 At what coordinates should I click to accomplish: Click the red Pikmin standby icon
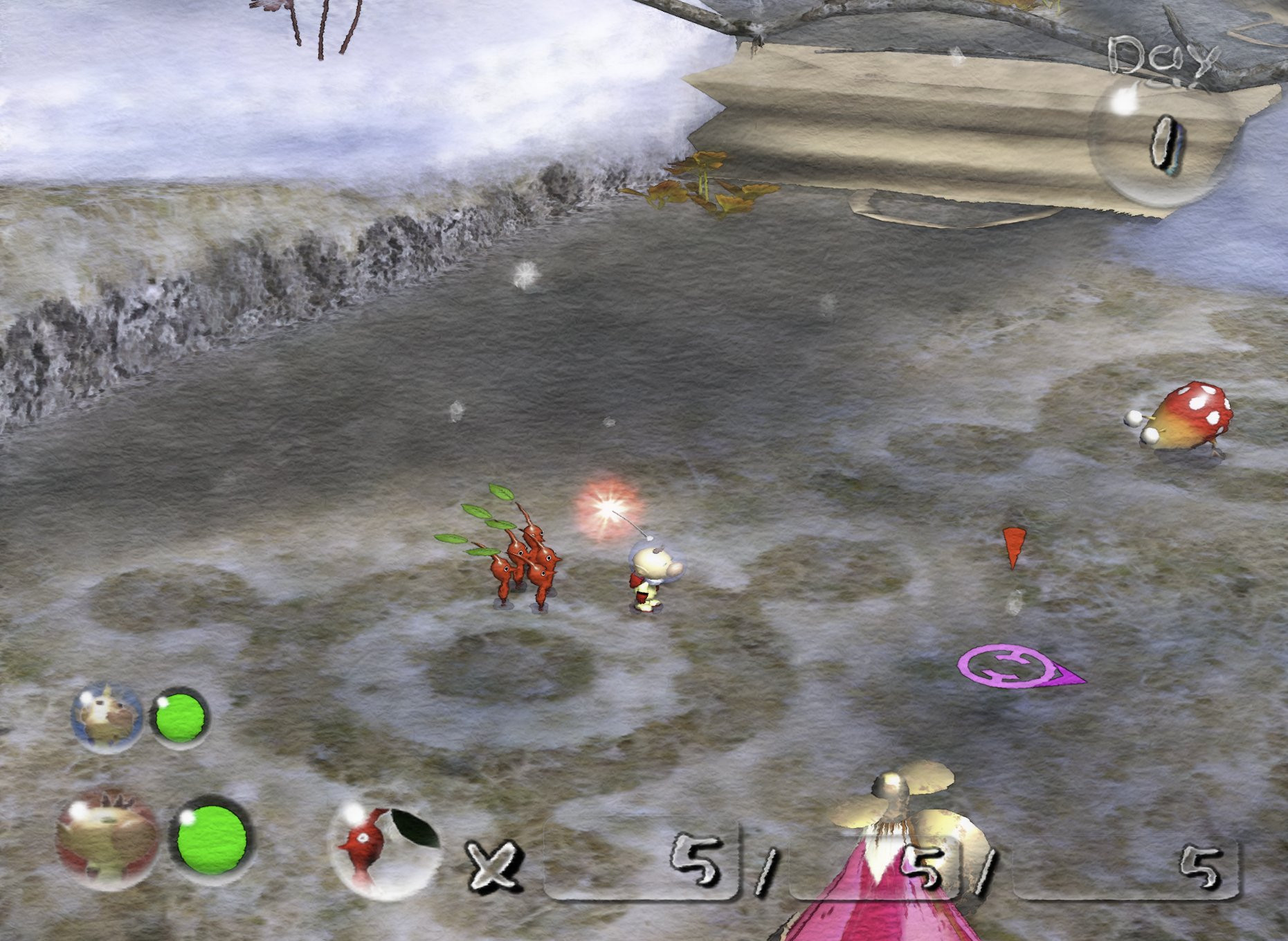pyautogui.click(x=383, y=850)
